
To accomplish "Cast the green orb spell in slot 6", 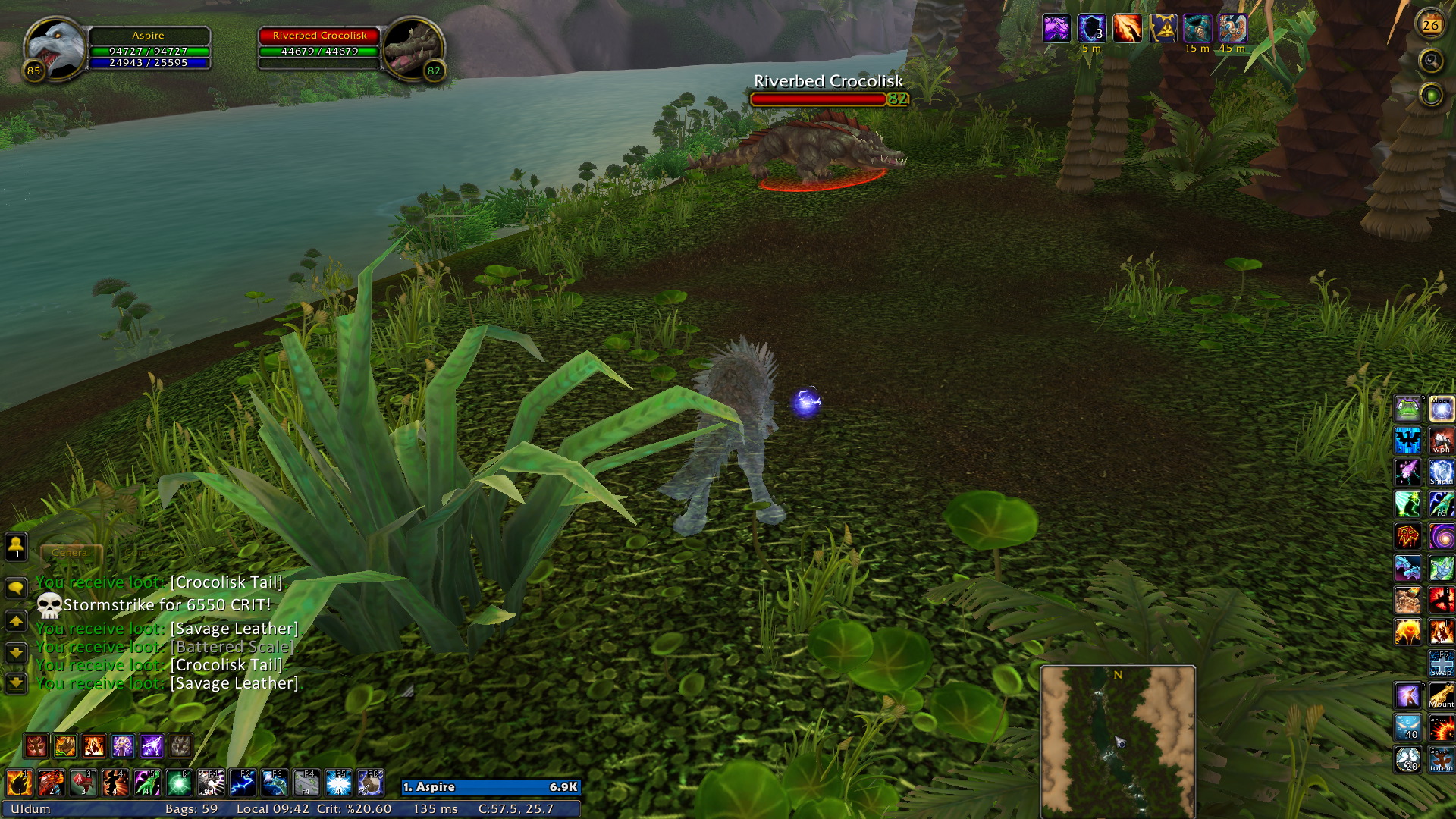I will pos(179,783).
